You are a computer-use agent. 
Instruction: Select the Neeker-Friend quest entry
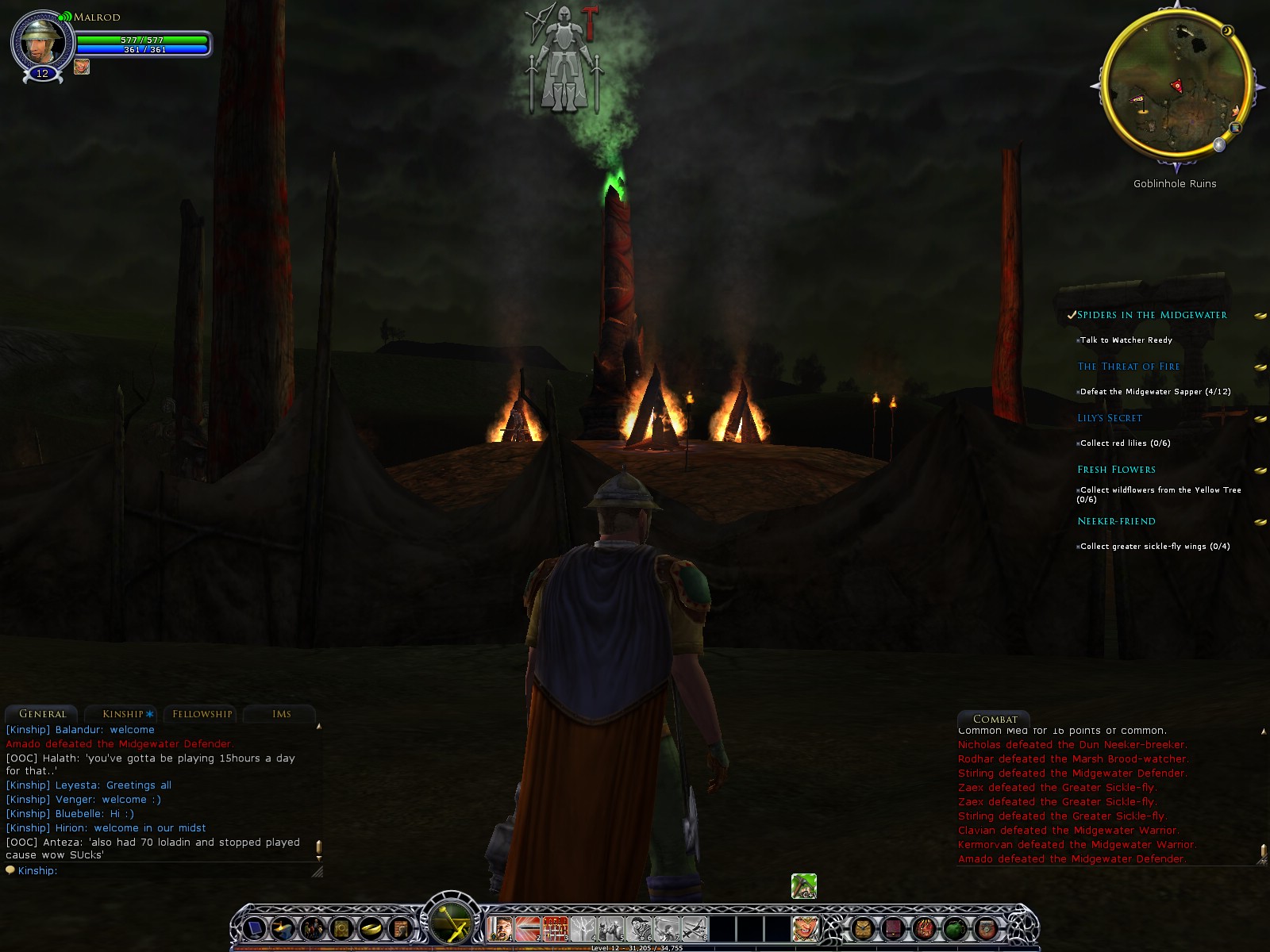click(x=1116, y=521)
